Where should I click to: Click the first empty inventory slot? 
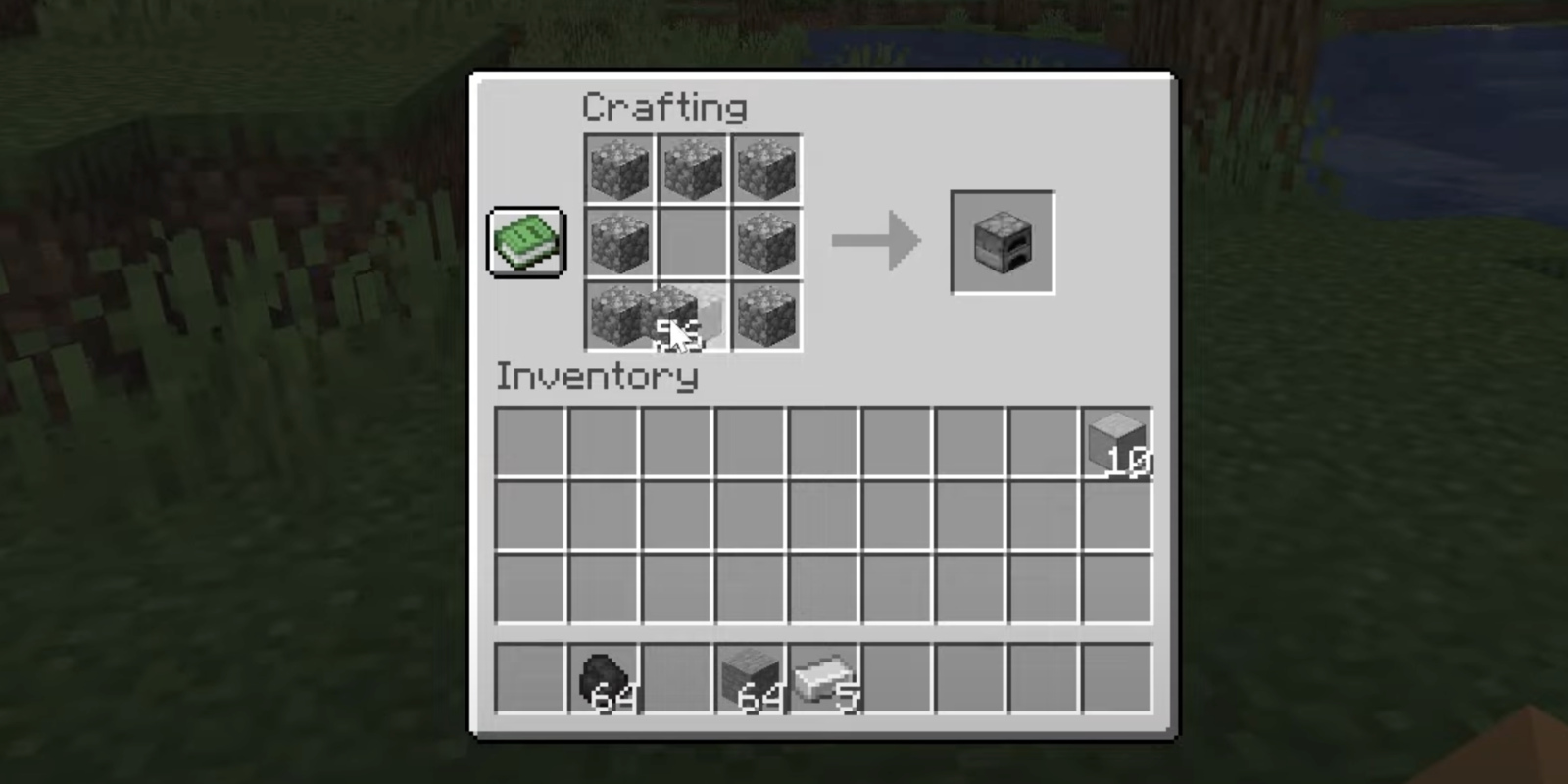529,443
